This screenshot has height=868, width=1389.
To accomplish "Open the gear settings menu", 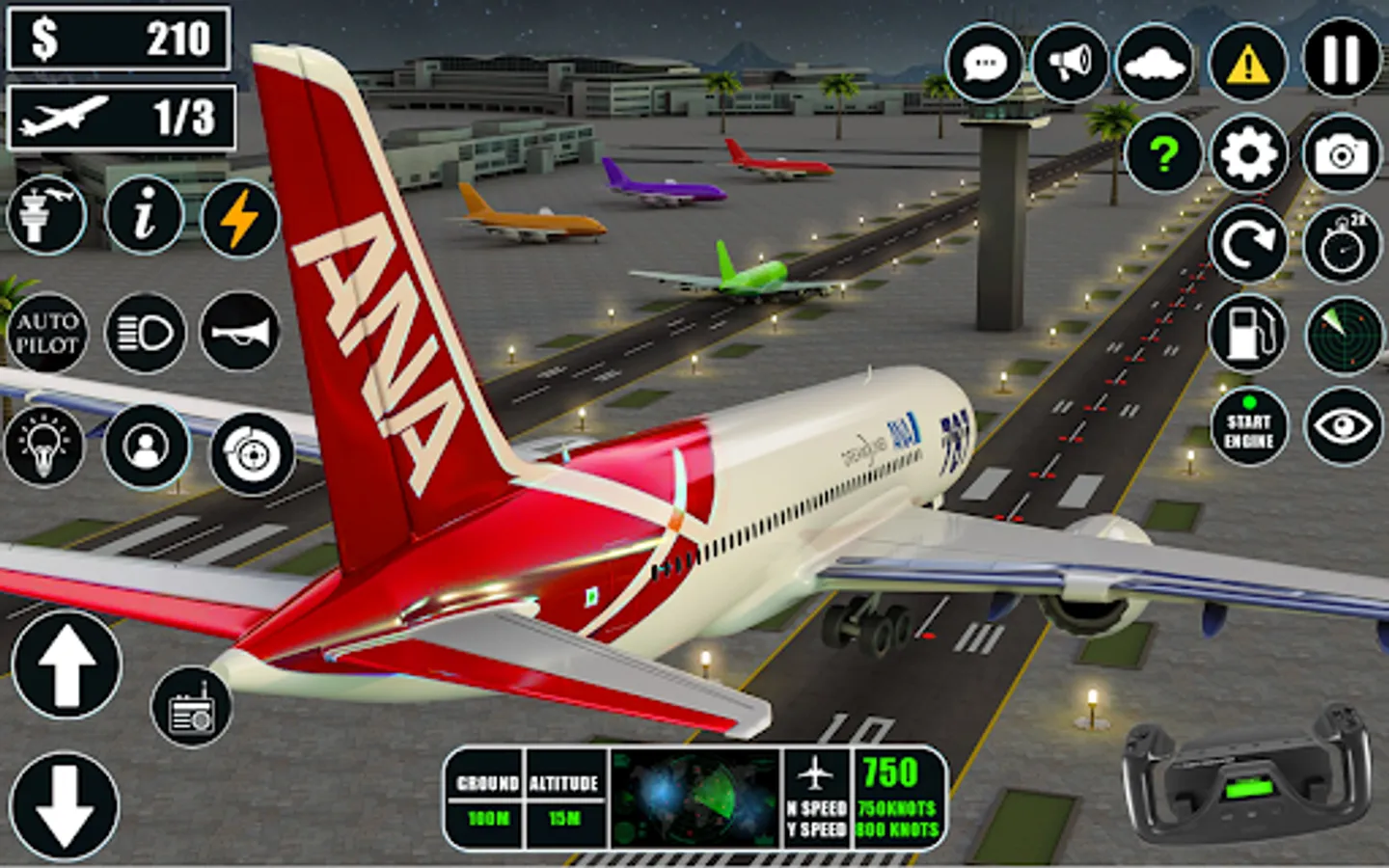I will pos(1248,154).
